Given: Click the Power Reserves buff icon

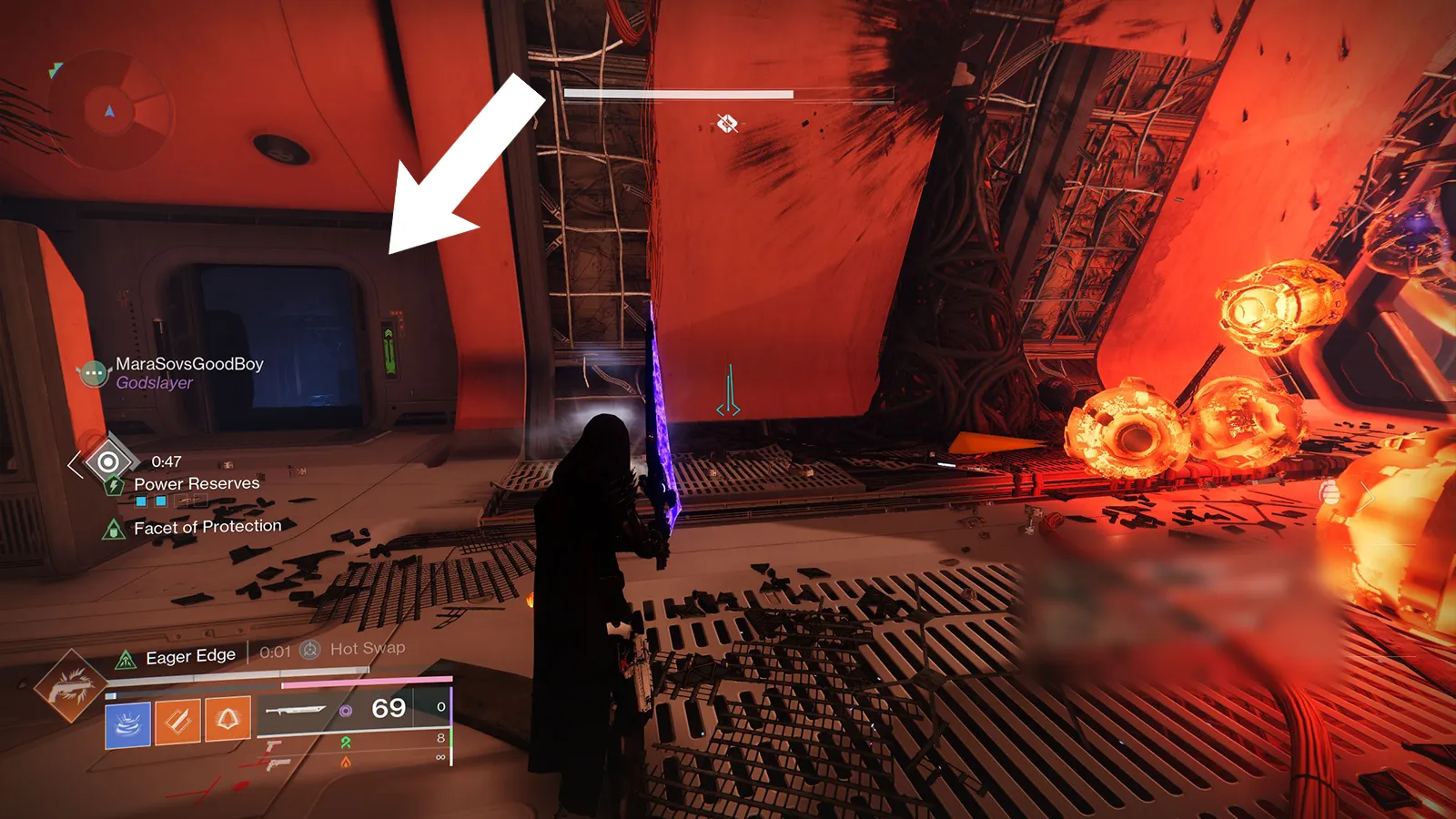Looking at the screenshot, I should tap(114, 486).
